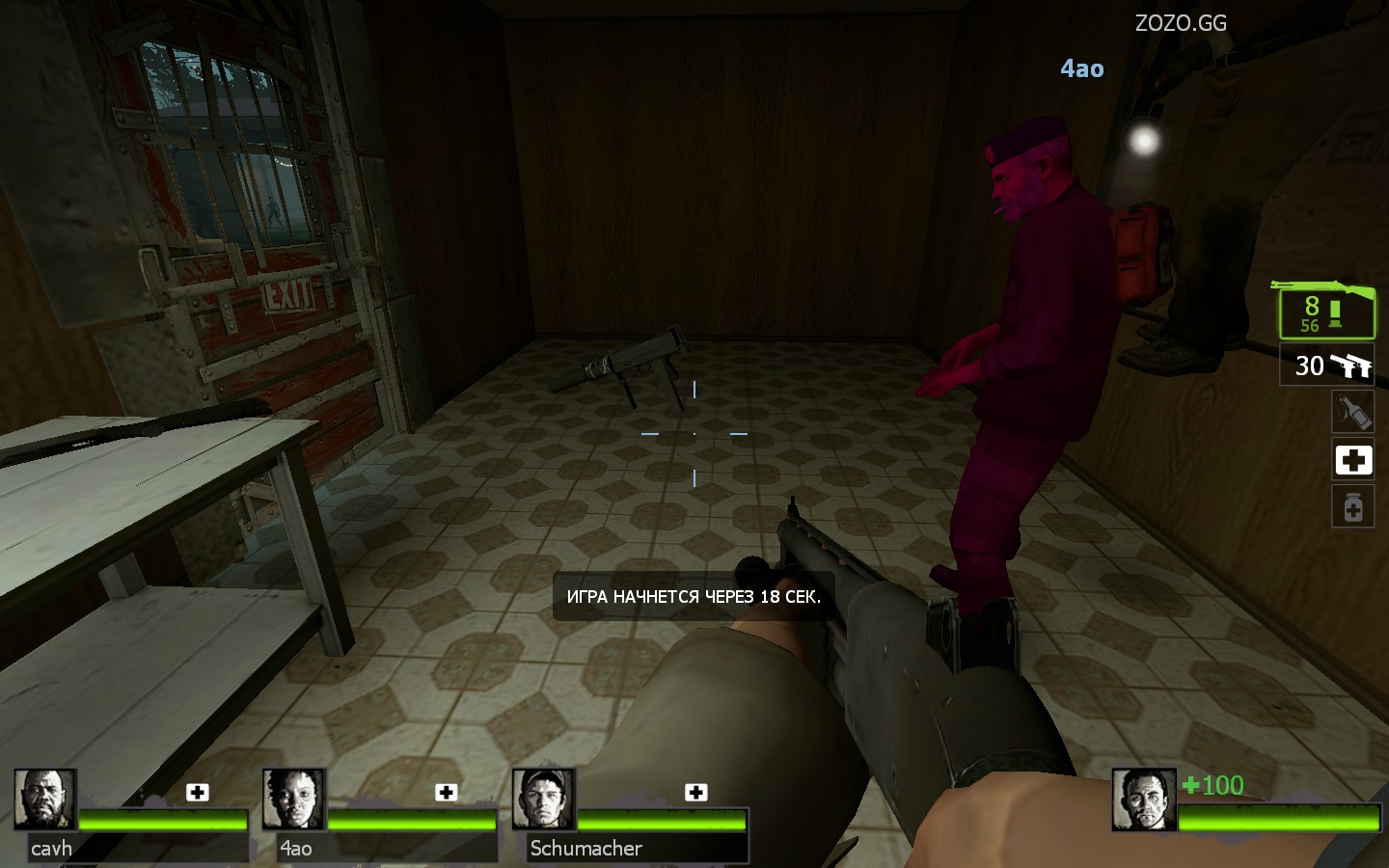Click Schumacher's teammate portrait
This screenshot has width=1389, height=868.
point(544,800)
